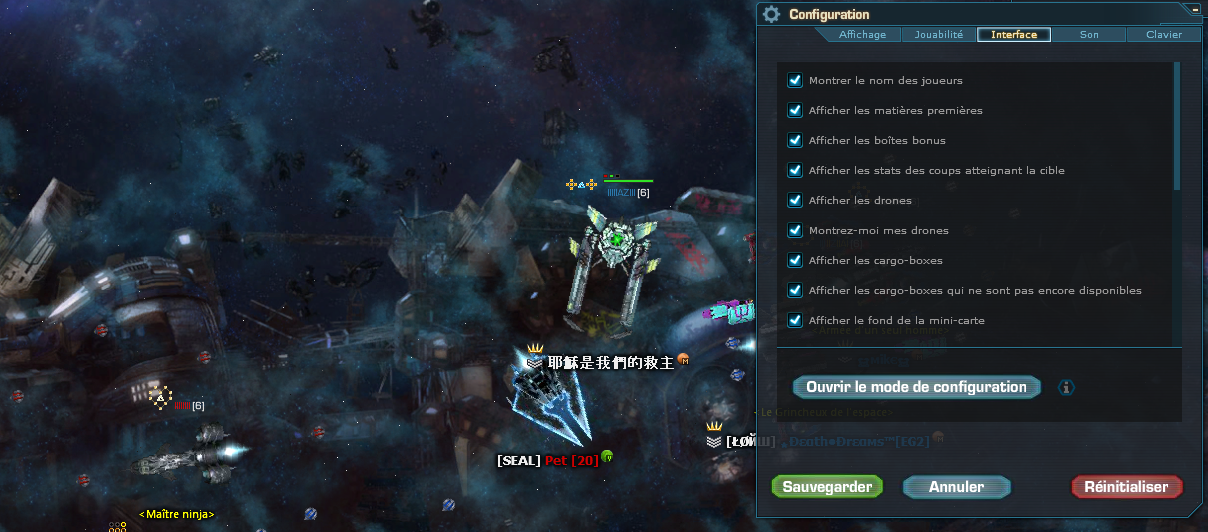Select the Interface tab

1014,35
